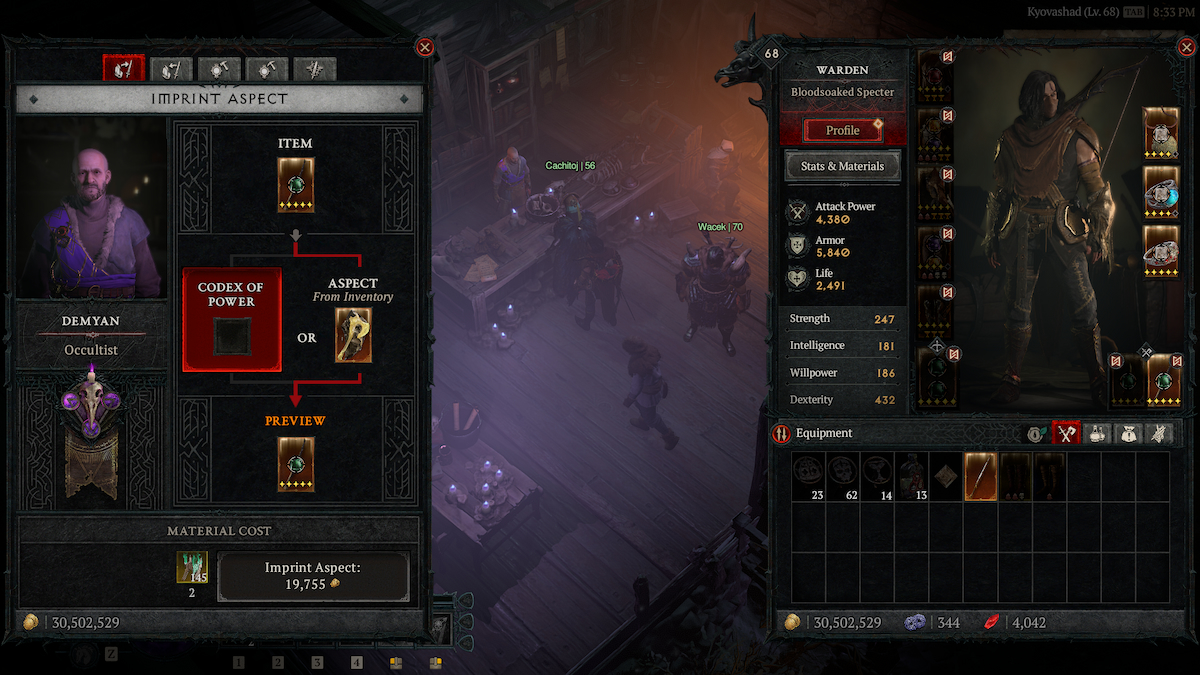This screenshot has width=1200, height=675.
Task: Select the Codex of Power slot
Action: pyautogui.click(x=232, y=335)
